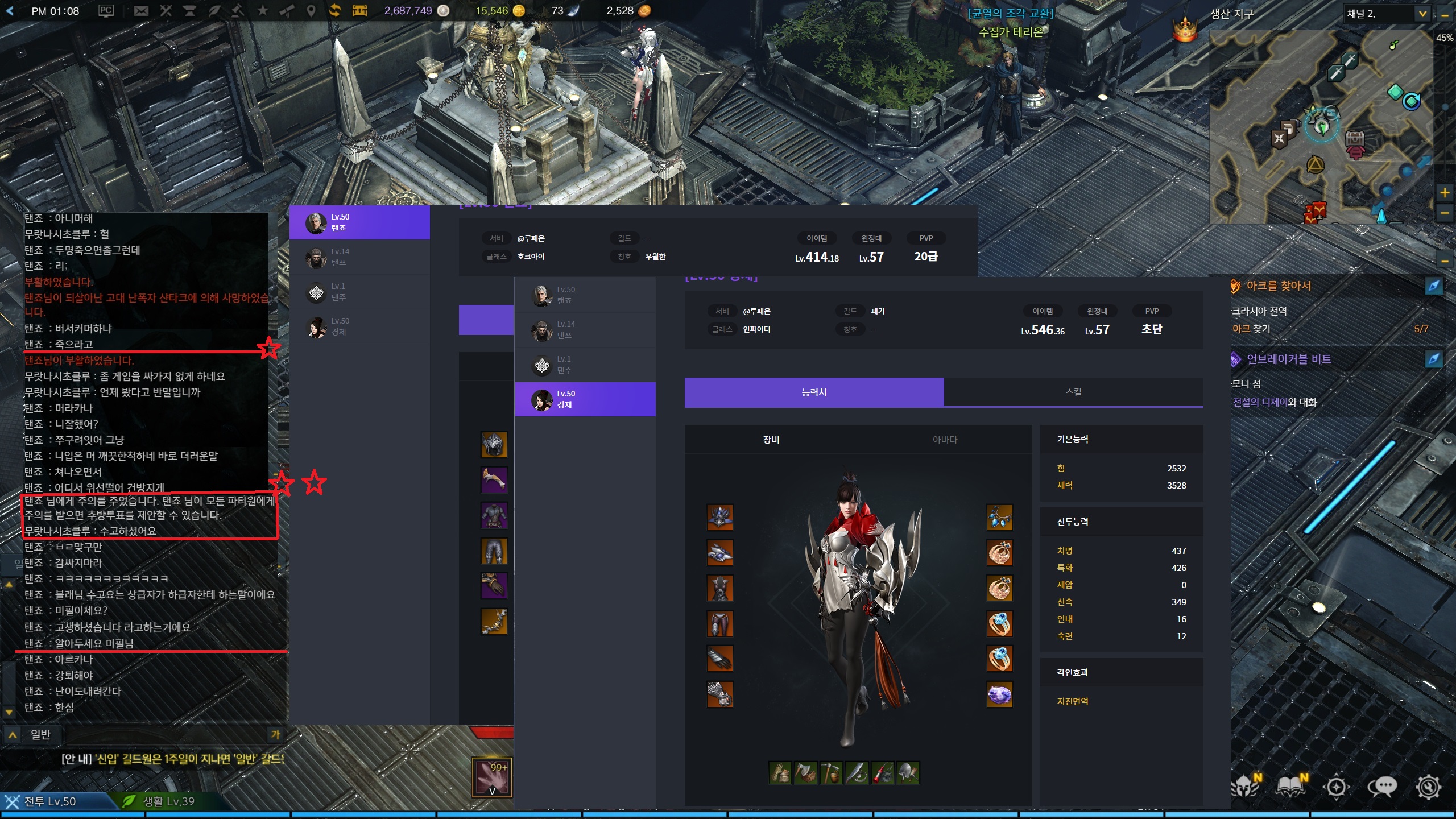The image size is (1456, 819).
Task: Select the purple ability stone slot
Action: pyautogui.click(x=999, y=694)
